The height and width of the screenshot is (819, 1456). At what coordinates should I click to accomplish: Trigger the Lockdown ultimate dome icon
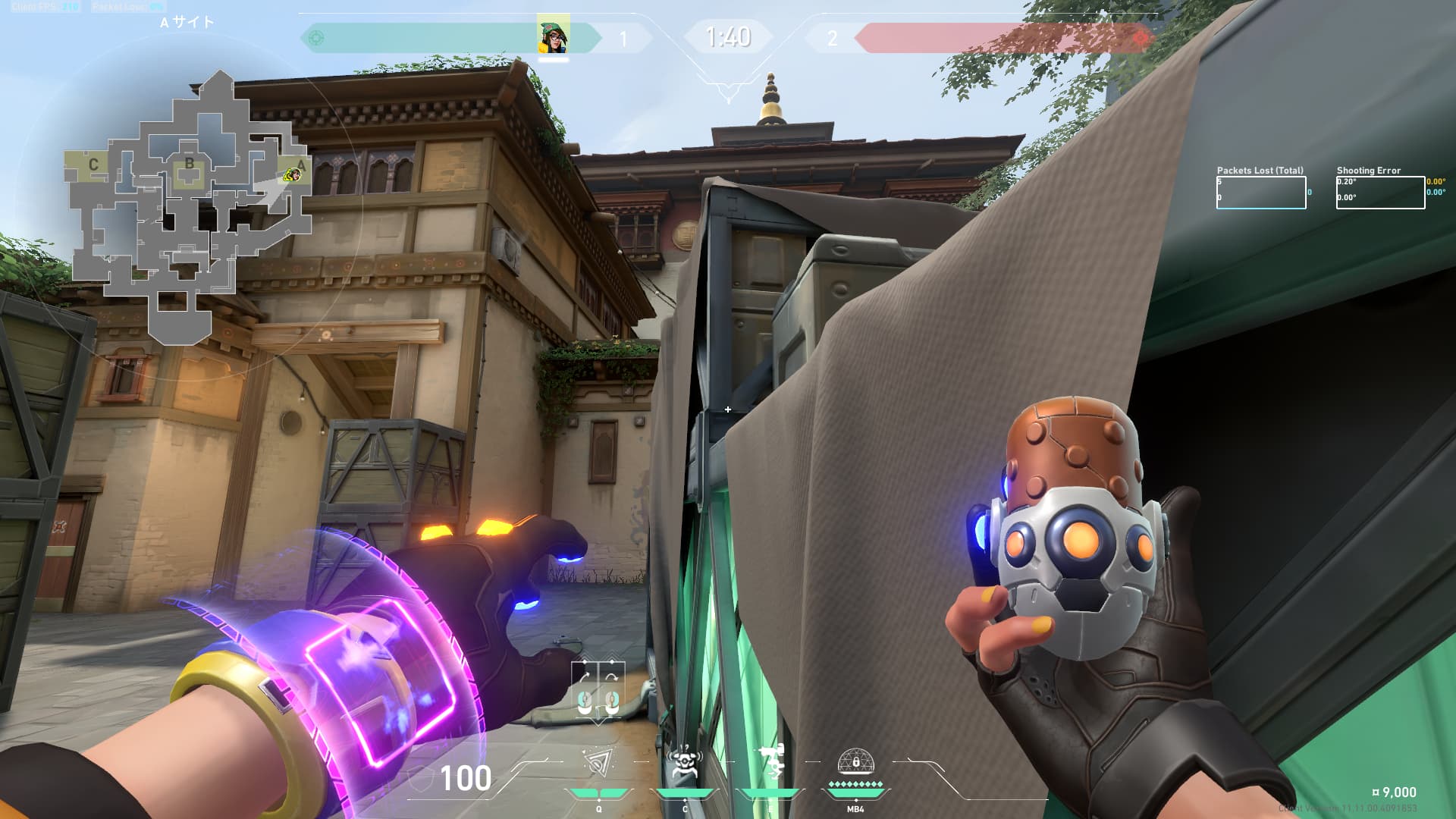click(x=855, y=761)
